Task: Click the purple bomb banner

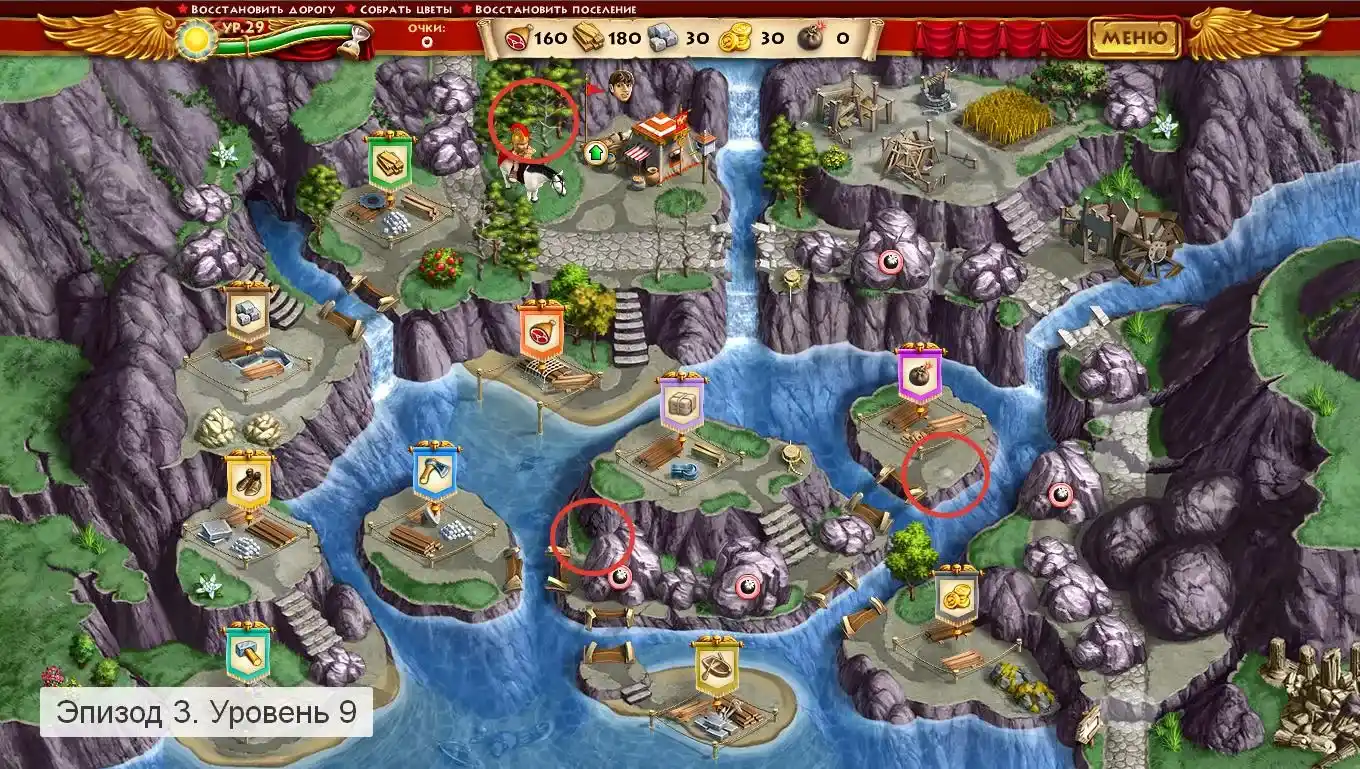Action: (919, 374)
